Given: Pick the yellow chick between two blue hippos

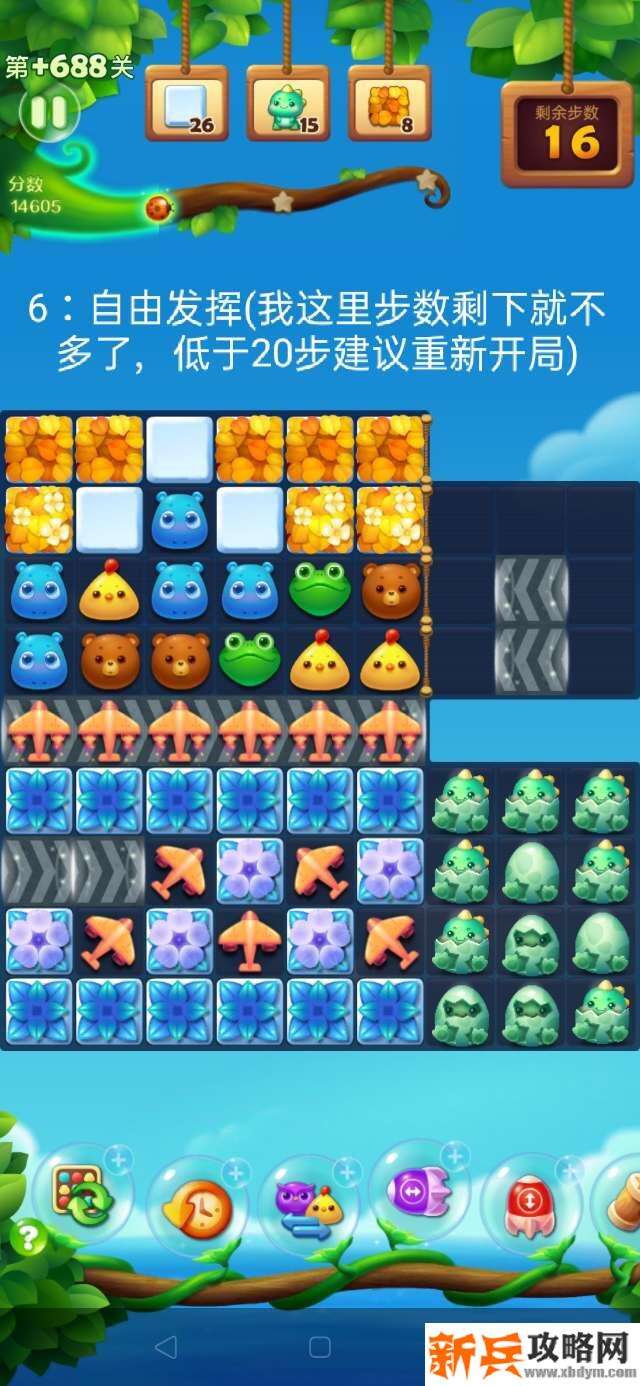Looking at the screenshot, I should tap(109, 590).
